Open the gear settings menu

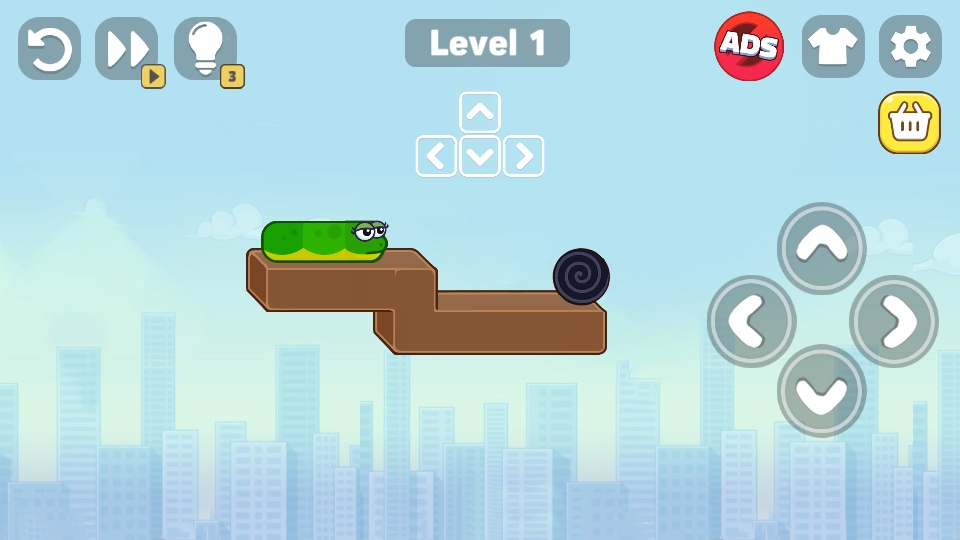click(x=910, y=46)
